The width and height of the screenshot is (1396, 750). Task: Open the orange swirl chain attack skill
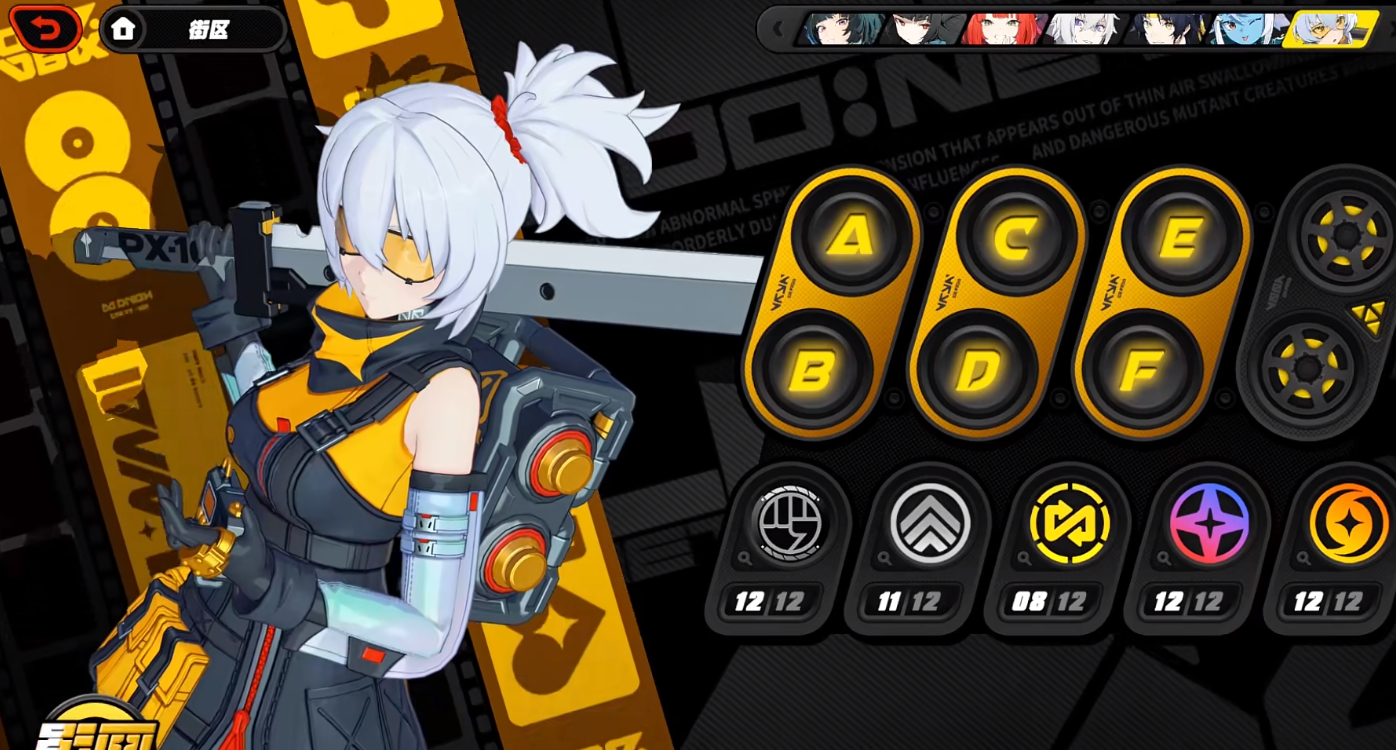click(1348, 523)
